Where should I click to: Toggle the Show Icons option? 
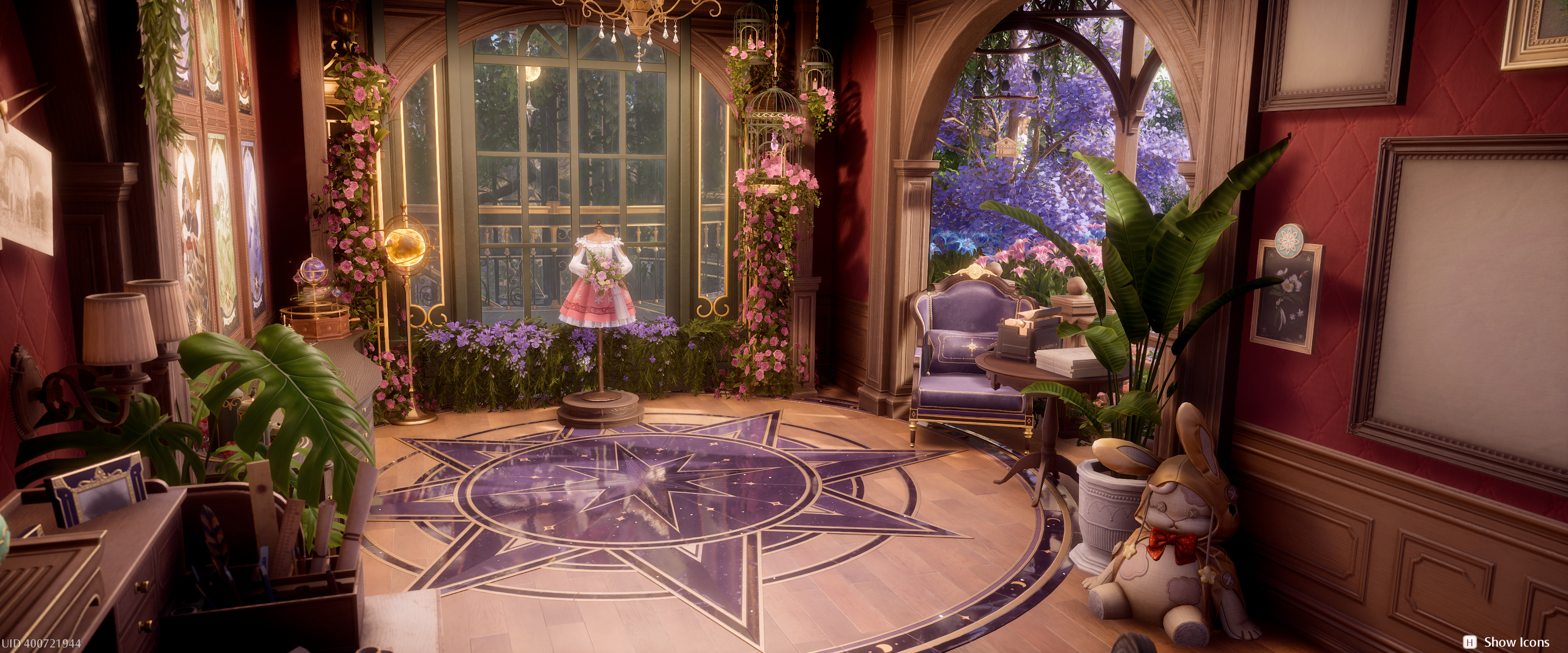click(x=1508, y=642)
